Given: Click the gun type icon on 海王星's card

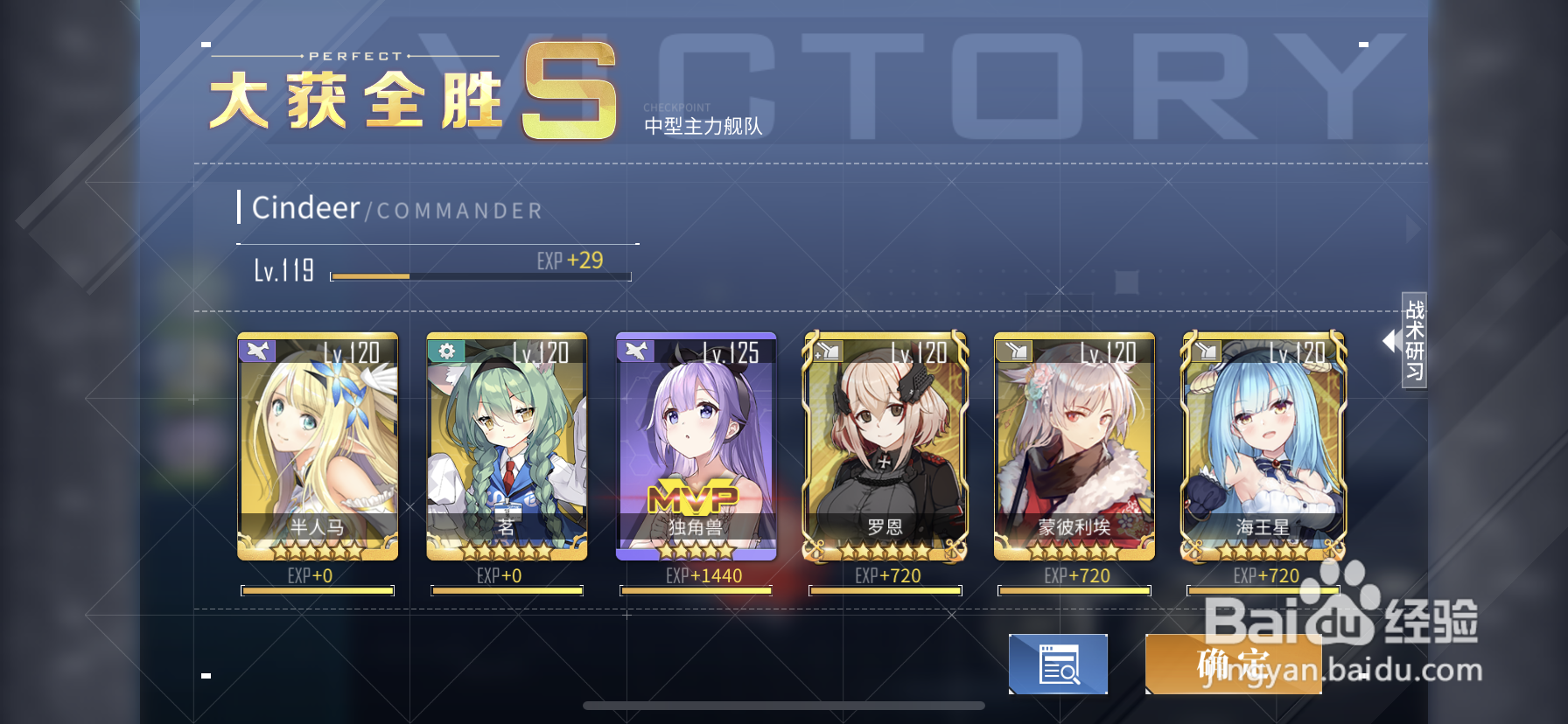Looking at the screenshot, I should coord(1202,350).
